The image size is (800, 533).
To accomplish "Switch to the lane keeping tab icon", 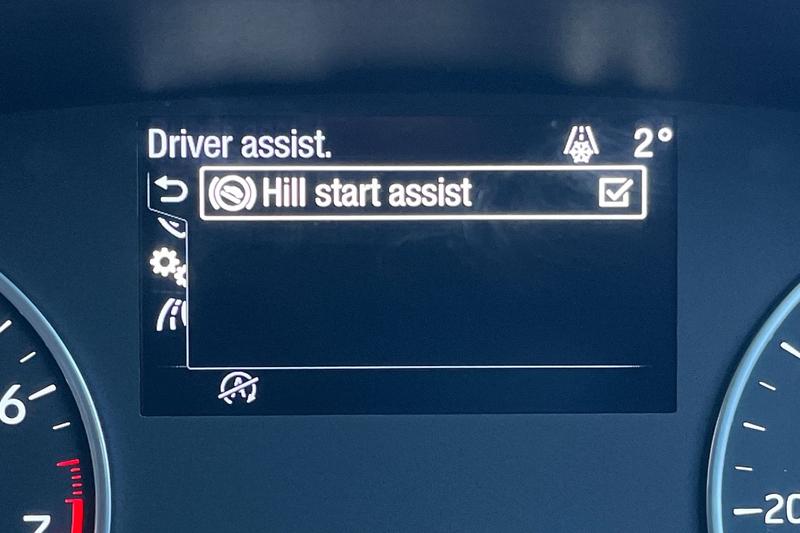I will coord(170,314).
